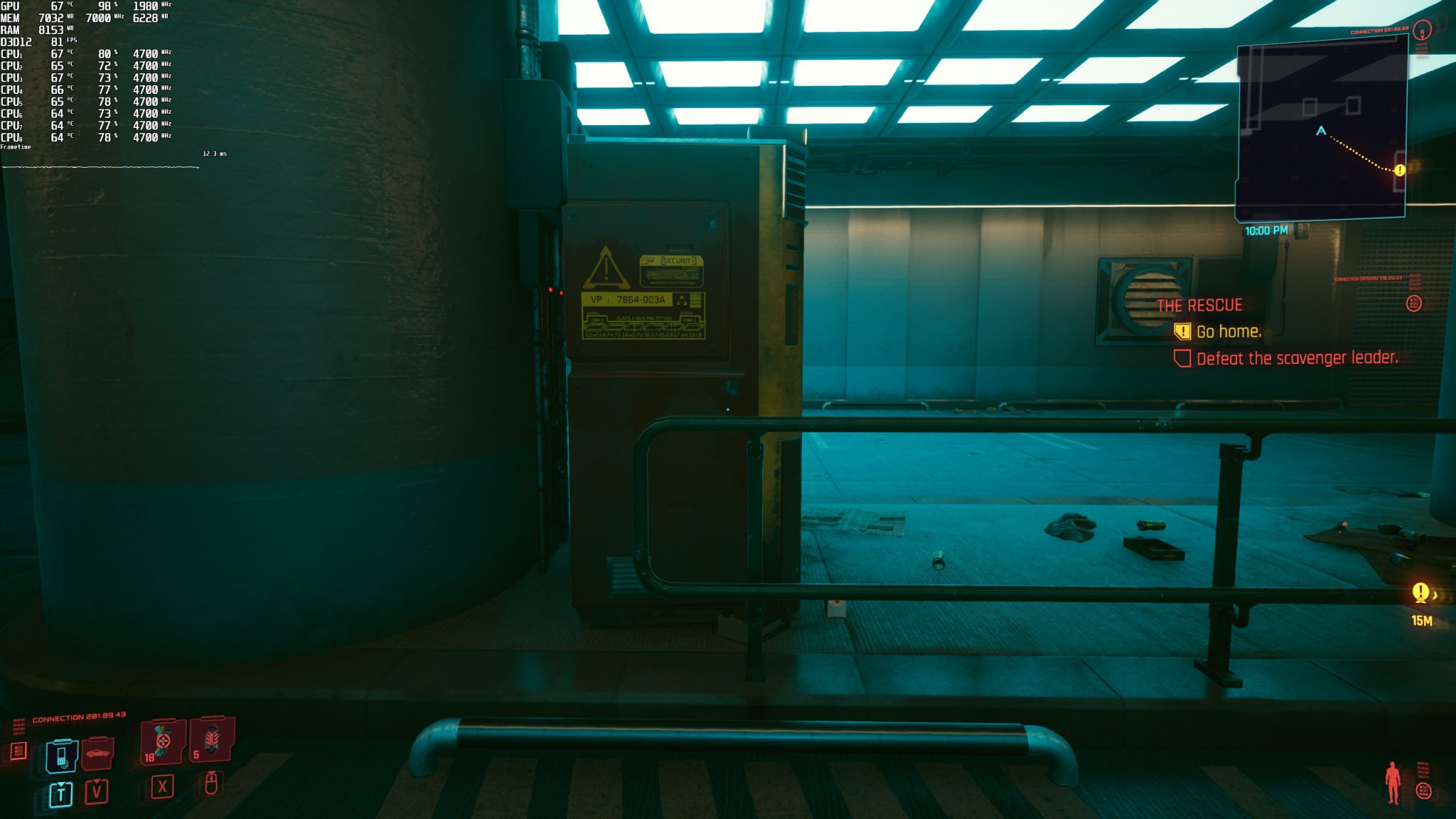Viewport: 1456px width, 819px height.
Task: Click the player arrow marker on the minimap
Action: click(x=1322, y=129)
